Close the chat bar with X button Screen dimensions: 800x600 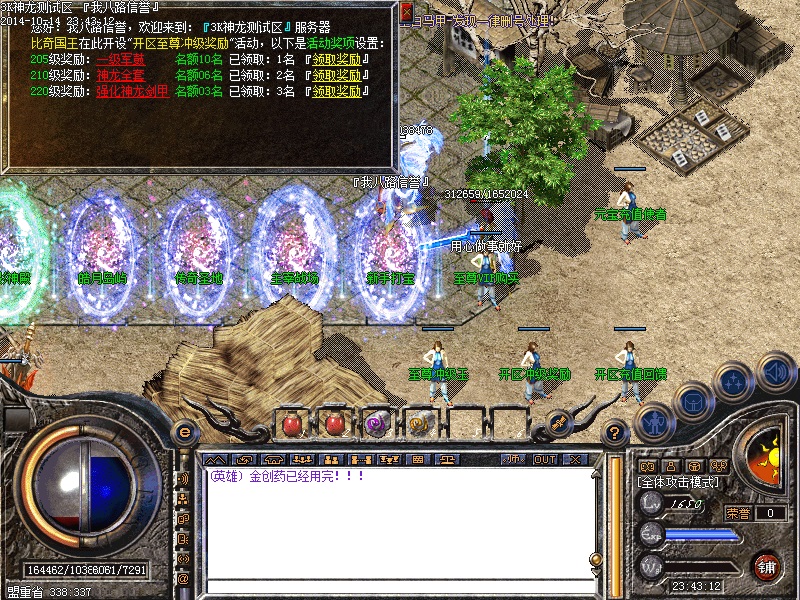tap(574, 460)
